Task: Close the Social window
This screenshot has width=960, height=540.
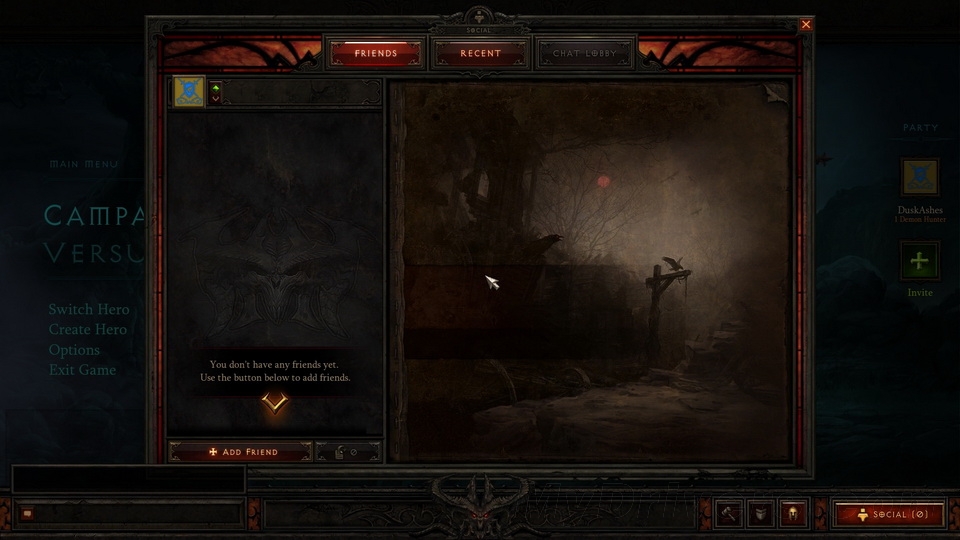Action: tap(806, 24)
